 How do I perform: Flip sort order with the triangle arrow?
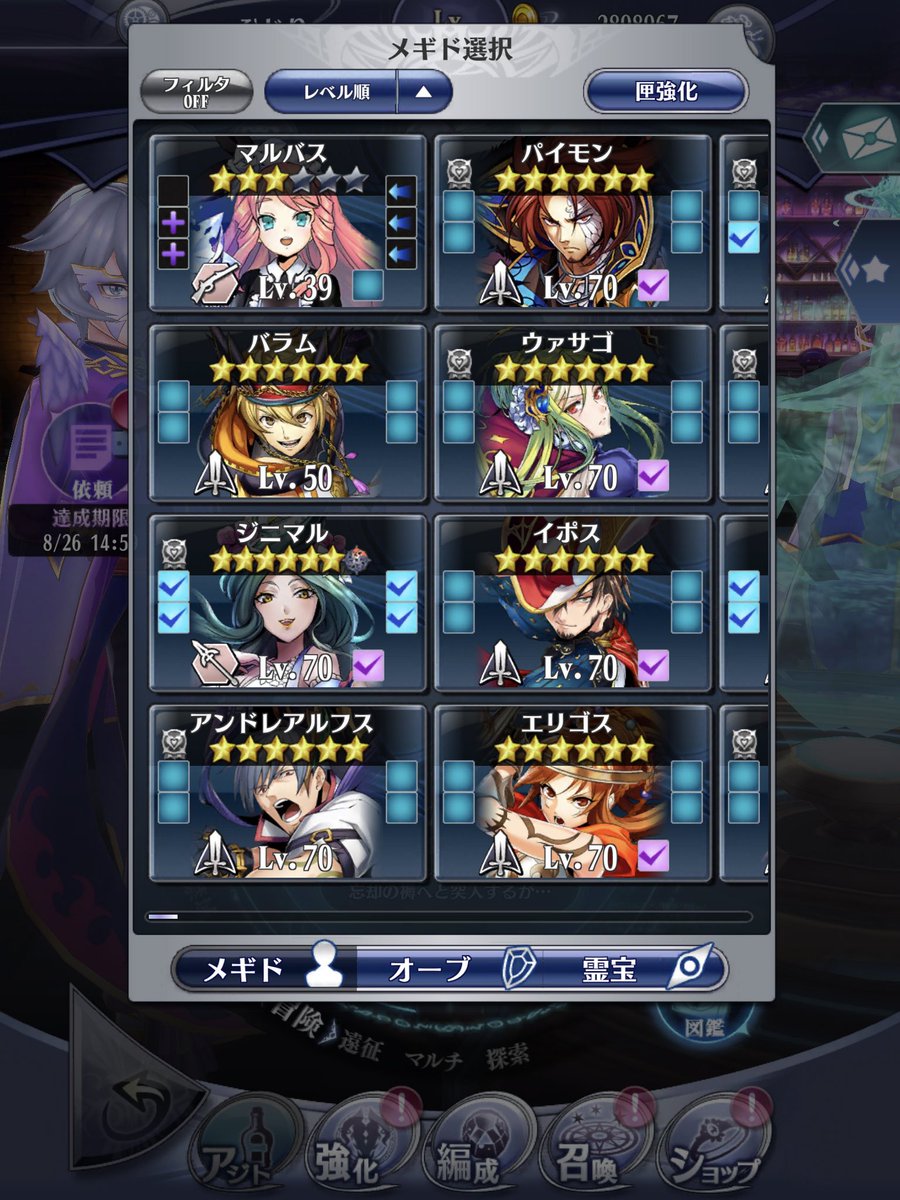[x=424, y=92]
